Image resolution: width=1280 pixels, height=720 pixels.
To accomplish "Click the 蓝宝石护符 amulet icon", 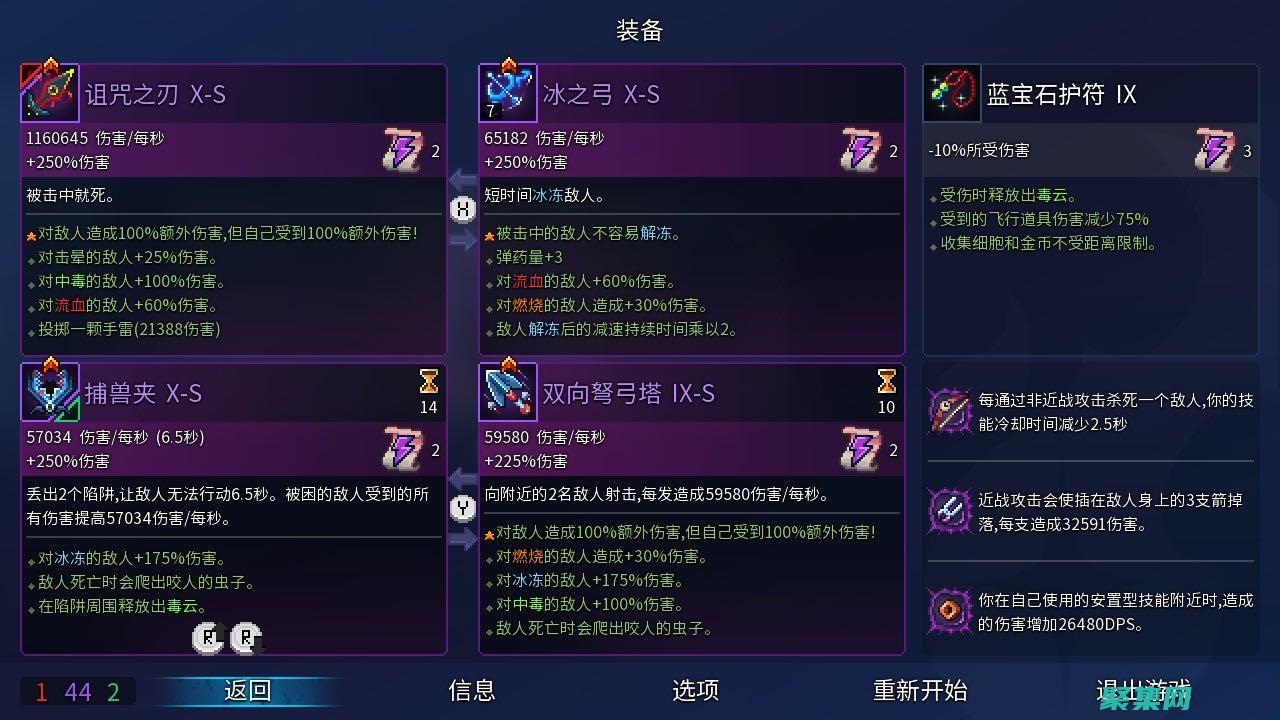I will click(x=951, y=93).
